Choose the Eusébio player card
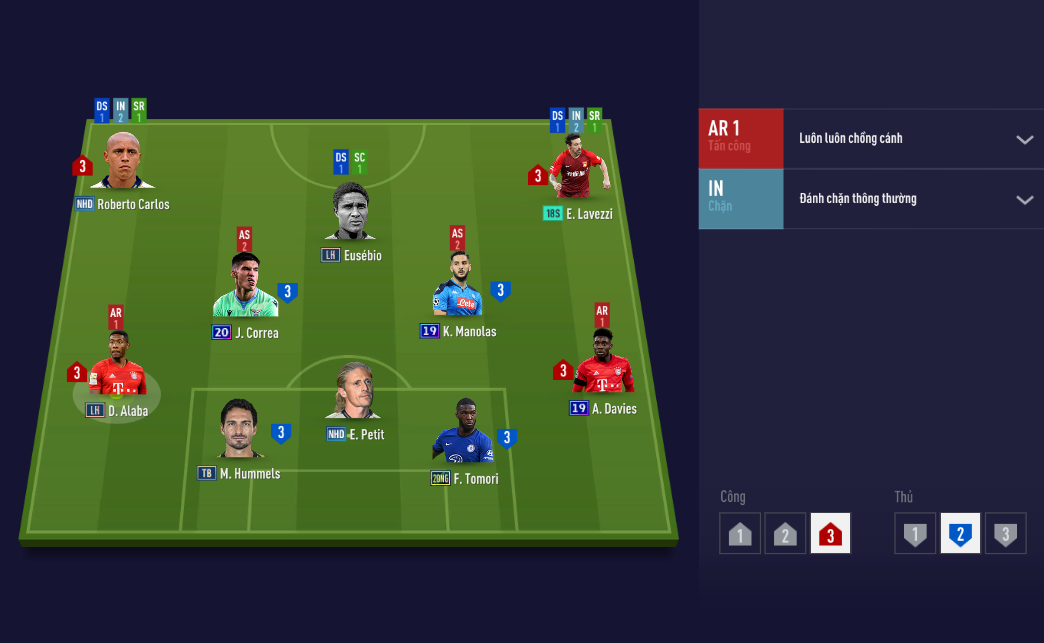 click(x=351, y=213)
